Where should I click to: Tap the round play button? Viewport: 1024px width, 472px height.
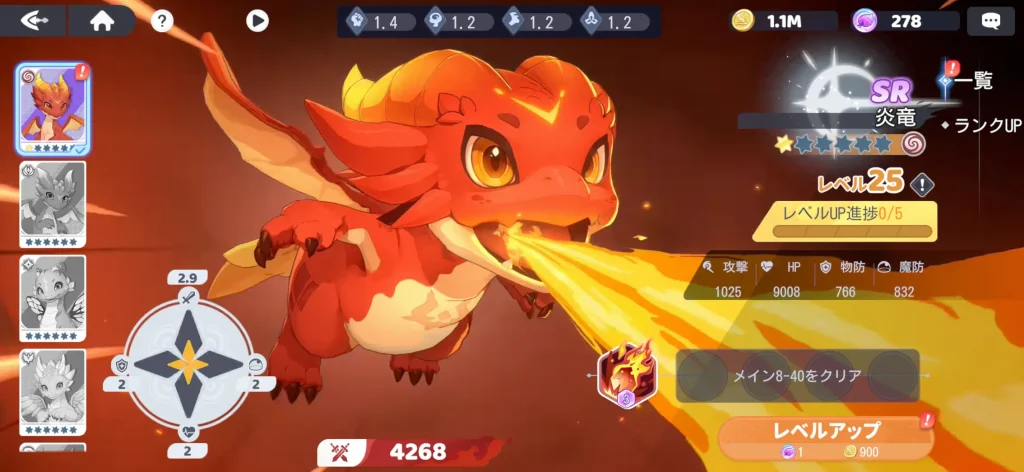click(x=257, y=20)
